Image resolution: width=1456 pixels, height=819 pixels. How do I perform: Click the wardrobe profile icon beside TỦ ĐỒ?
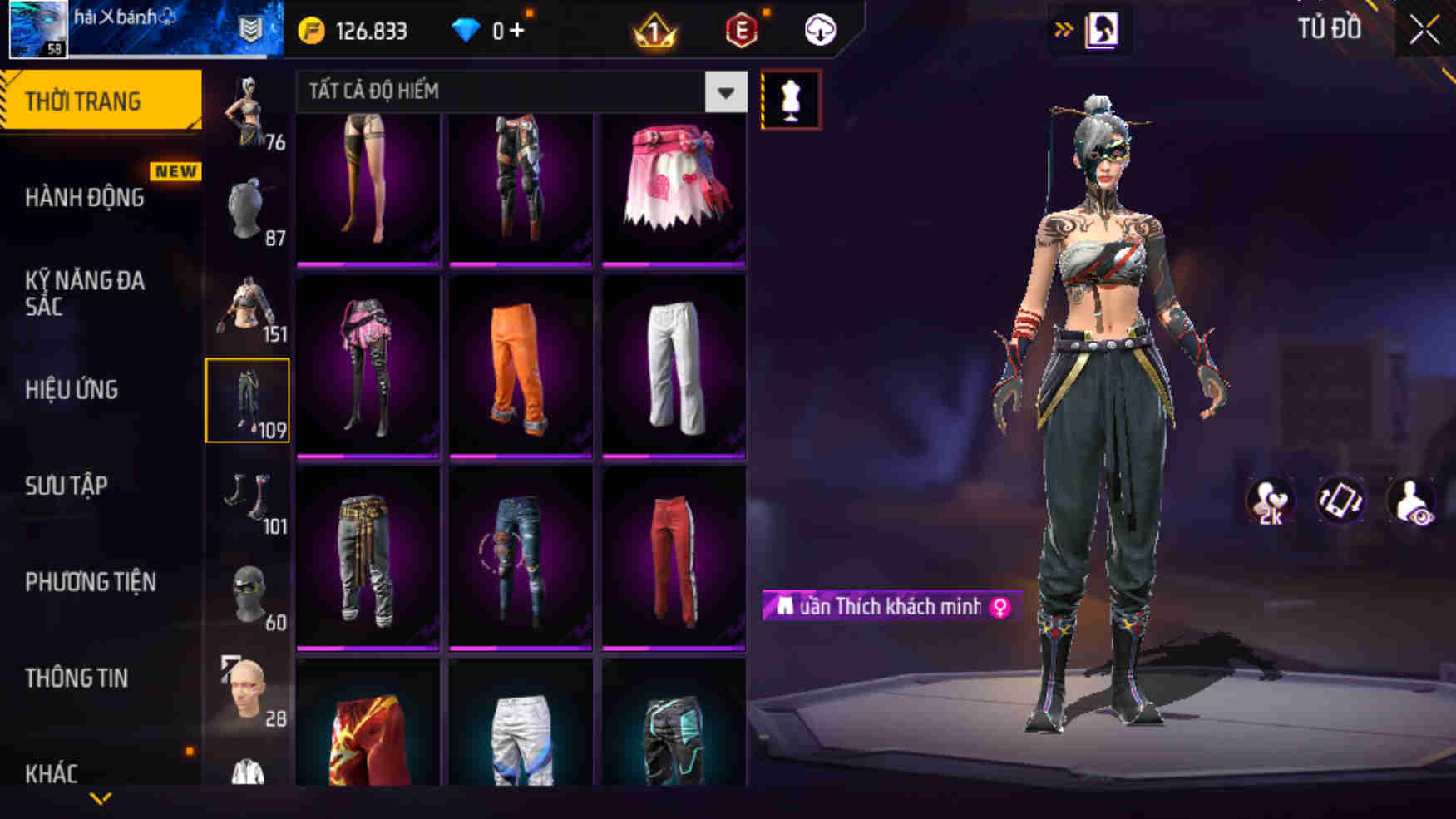[1103, 31]
